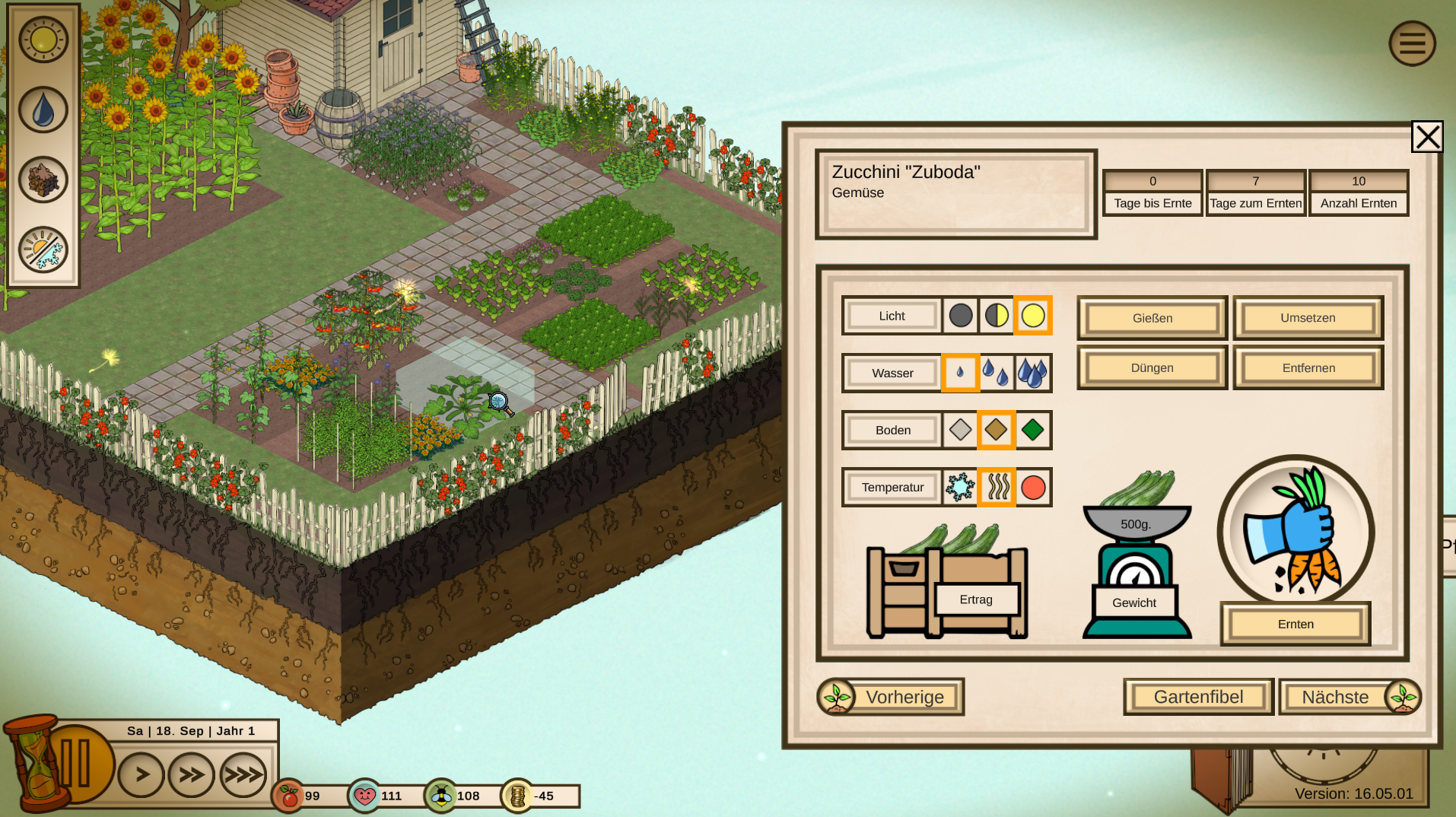Select the full sun light option

point(1032,316)
